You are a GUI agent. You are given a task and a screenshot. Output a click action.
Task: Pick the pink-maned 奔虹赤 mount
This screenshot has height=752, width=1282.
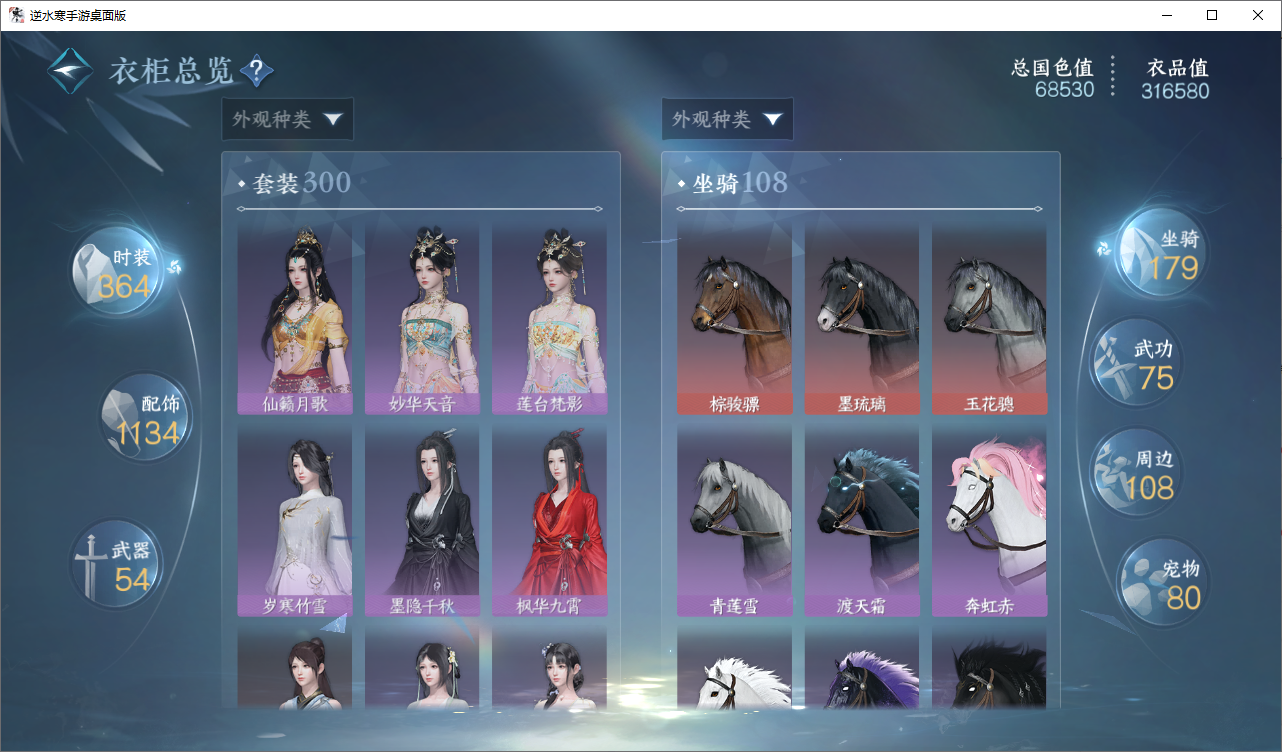pyautogui.click(x=989, y=520)
